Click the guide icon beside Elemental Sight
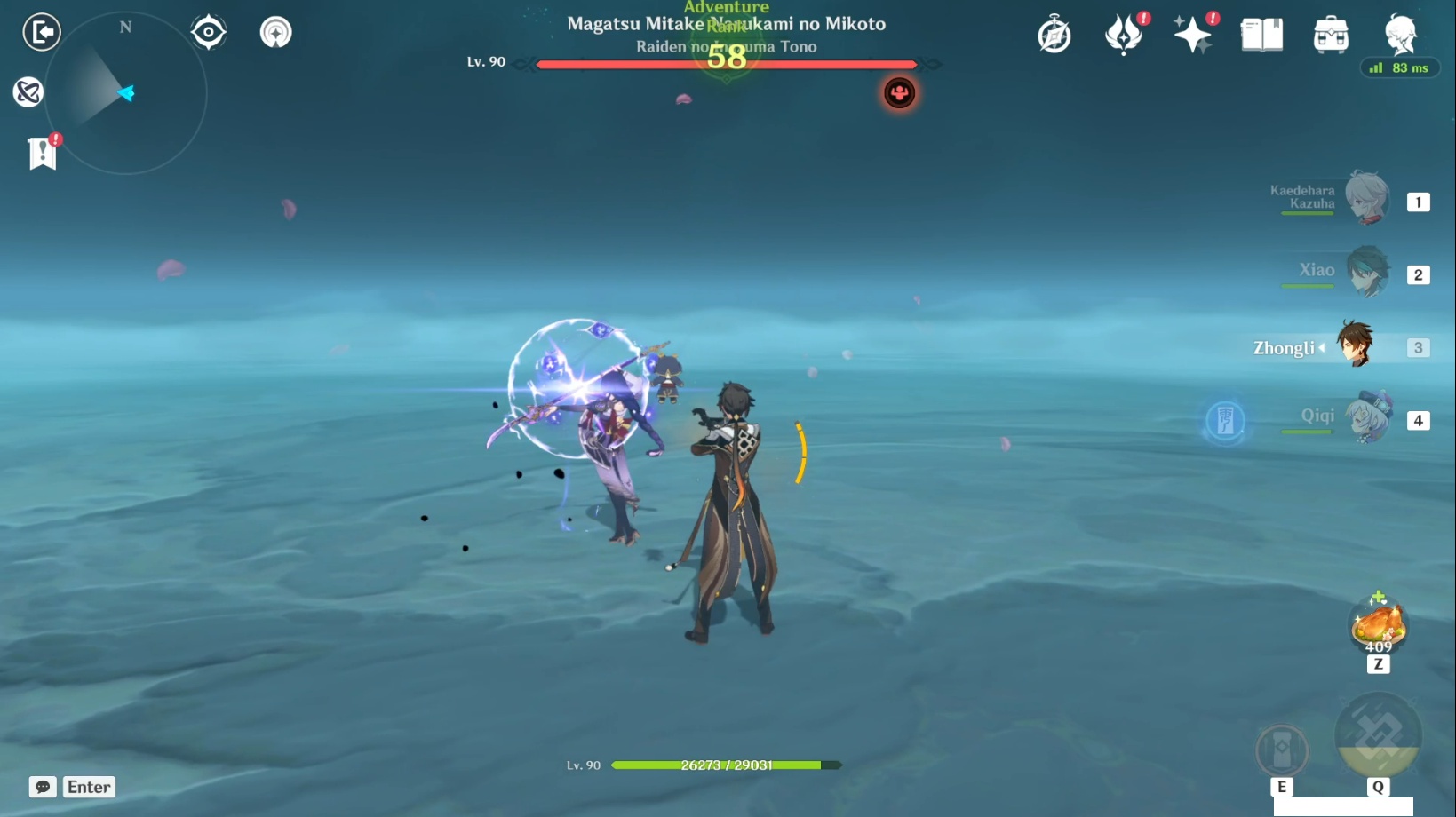This screenshot has height=817, width=1456. coord(275,31)
